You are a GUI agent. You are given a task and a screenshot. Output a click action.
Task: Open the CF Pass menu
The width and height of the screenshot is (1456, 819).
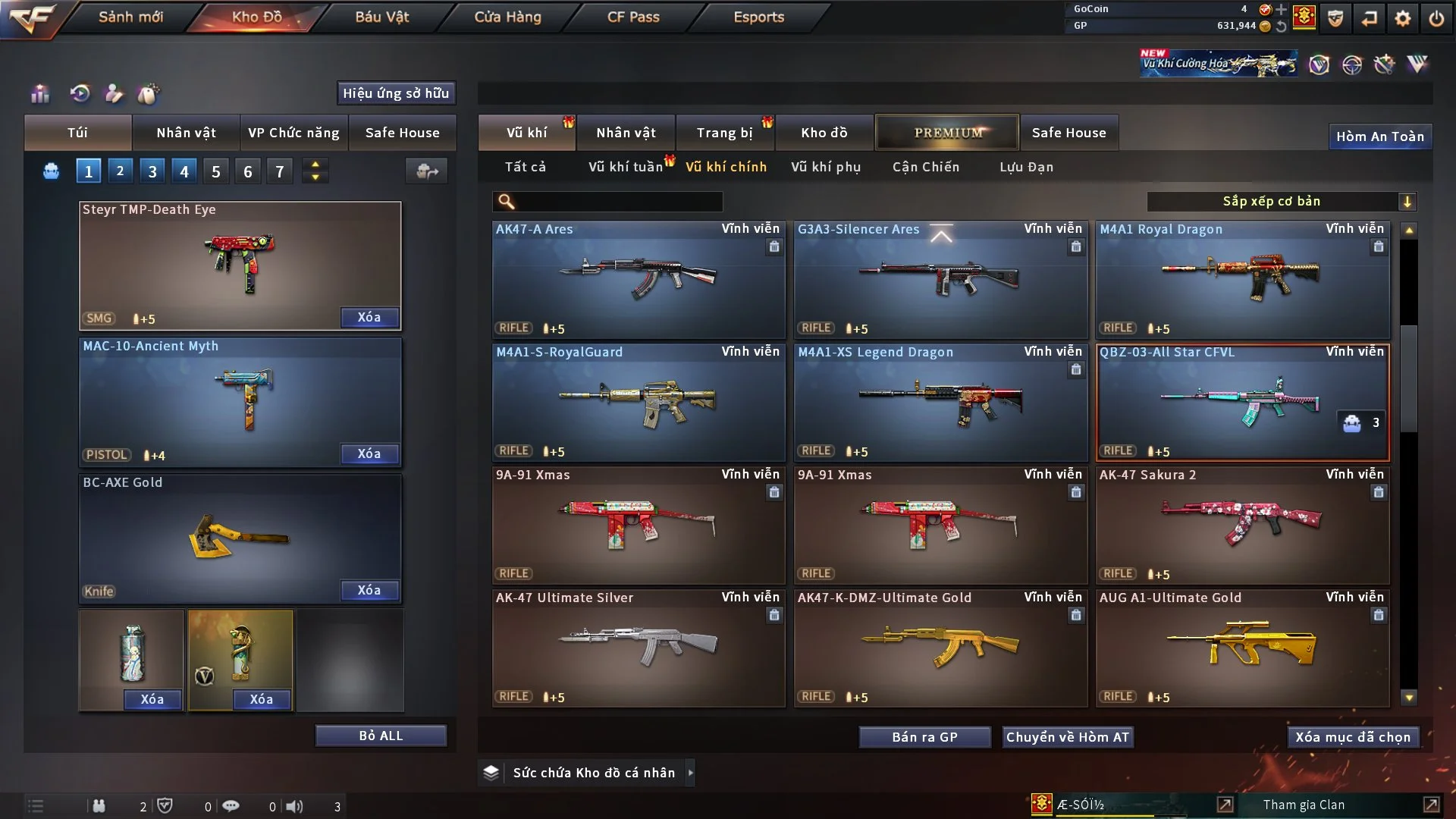point(633,17)
